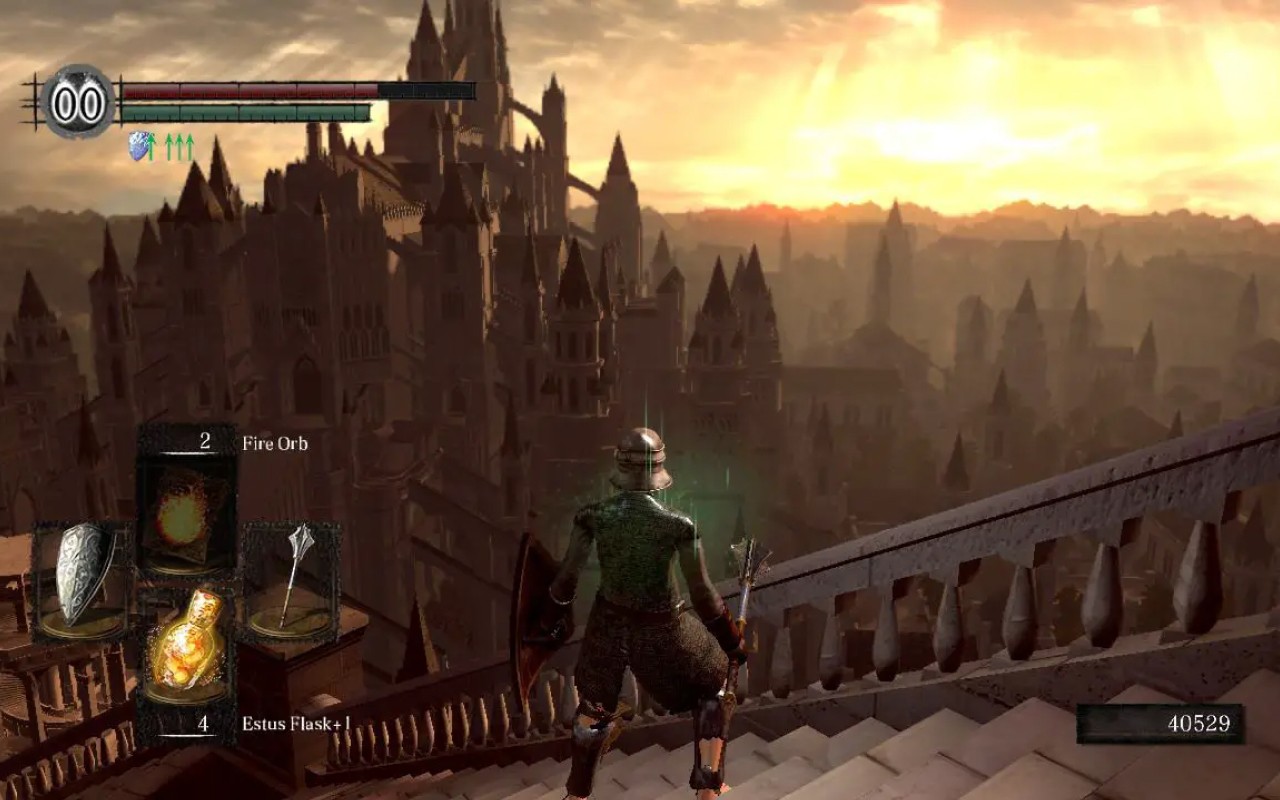Click the blue shield buff status icon
The width and height of the screenshot is (1280, 800).
(140, 147)
